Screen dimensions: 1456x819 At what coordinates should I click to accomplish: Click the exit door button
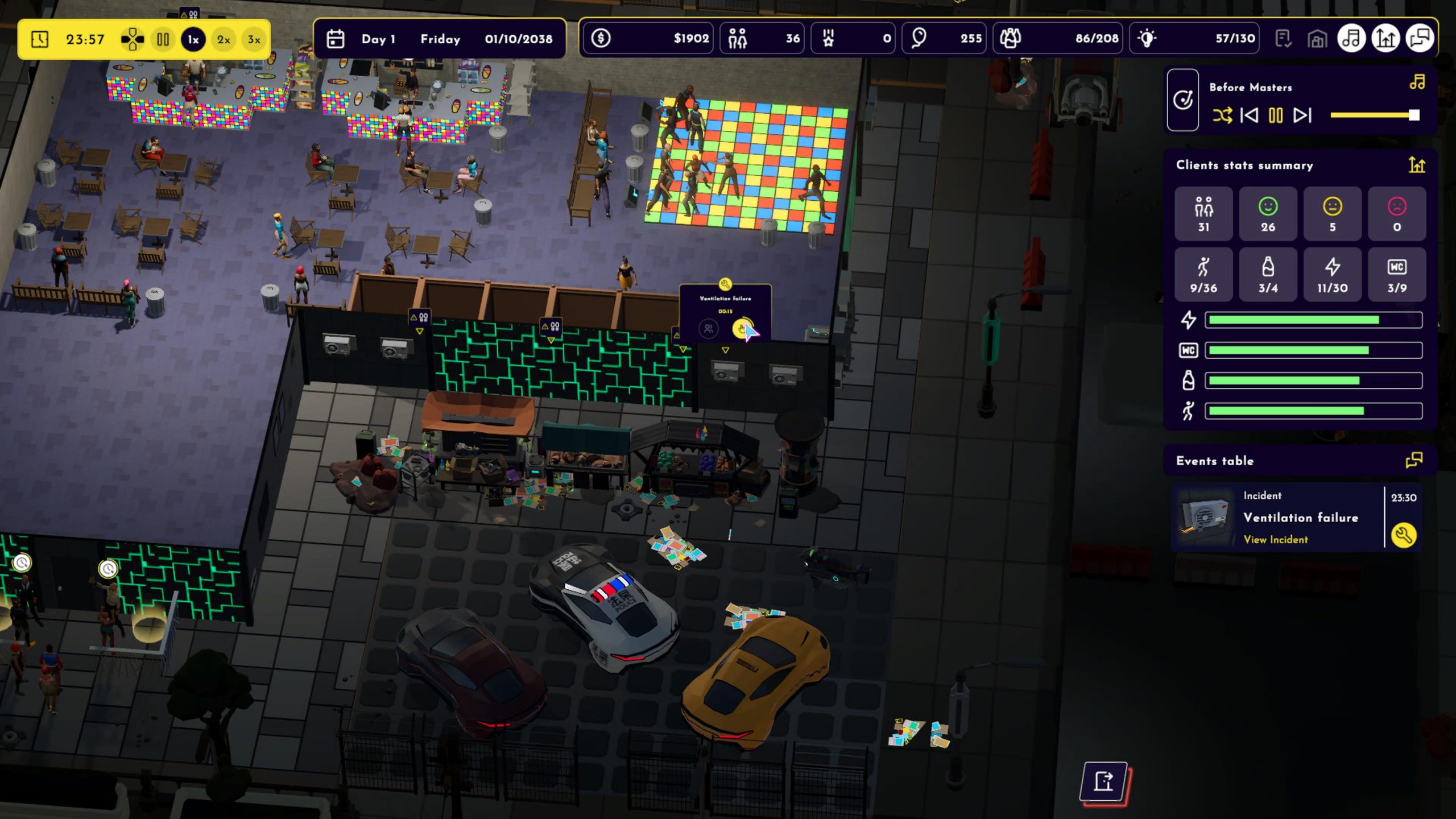point(1103,781)
